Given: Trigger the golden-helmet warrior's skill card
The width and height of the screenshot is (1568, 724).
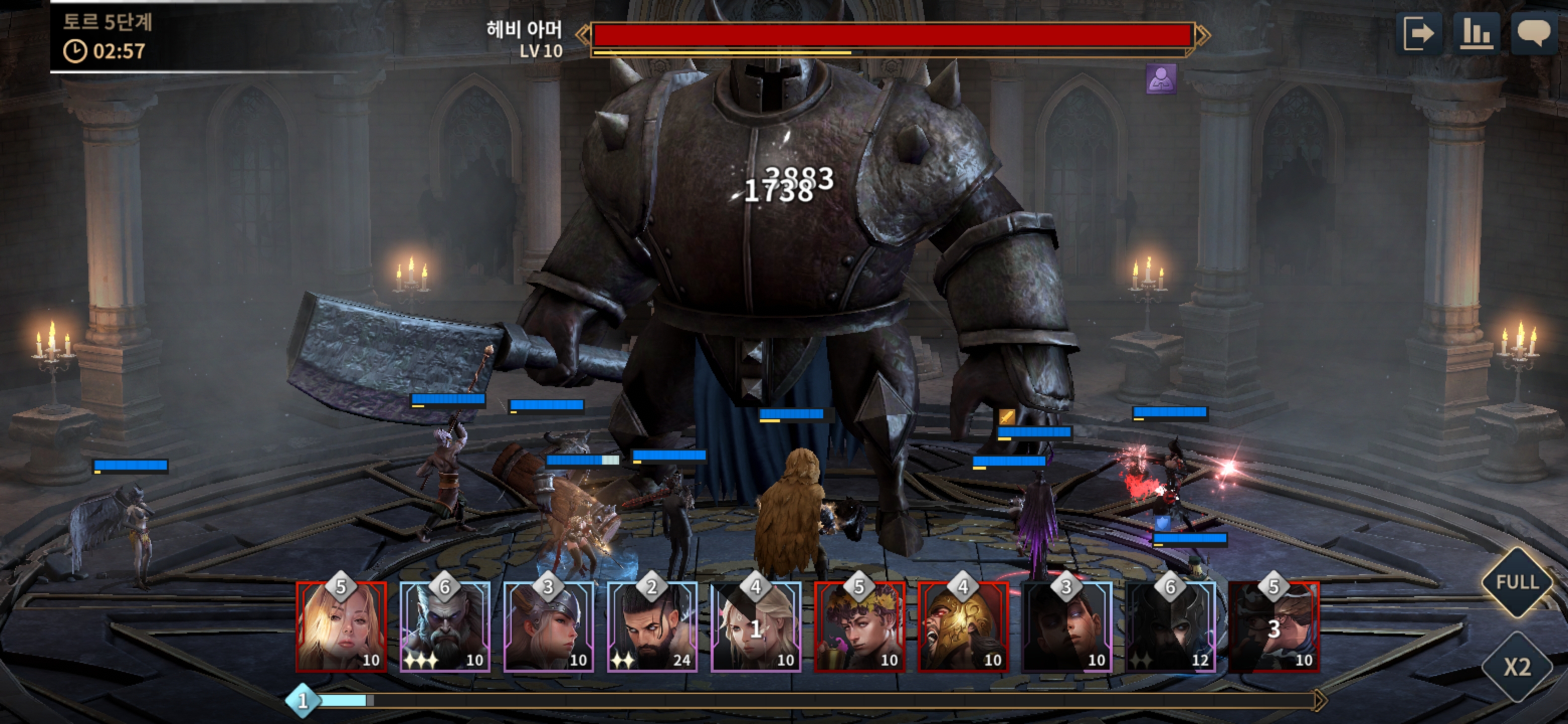Looking at the screenshot, I should (x=963, y=627).
